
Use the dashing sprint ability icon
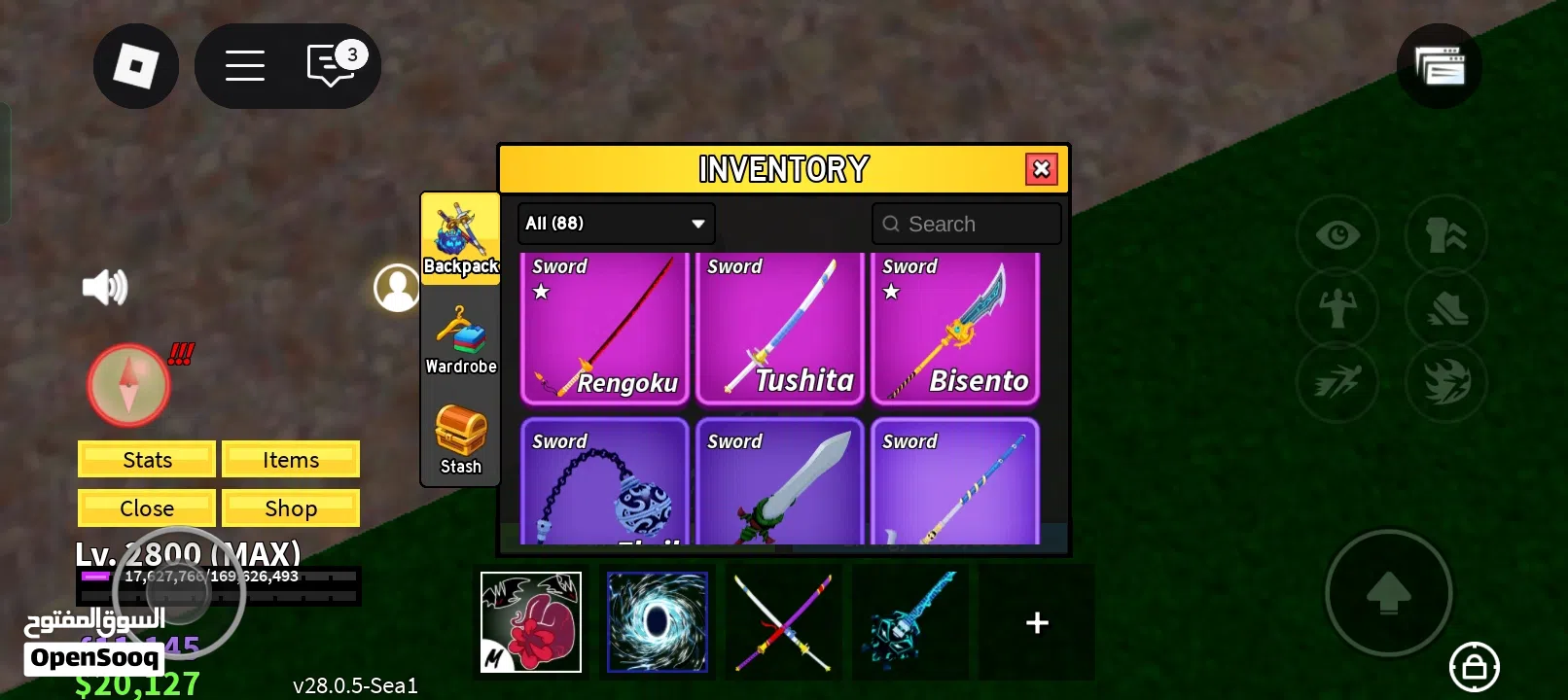pyautogui.click(x=1337, y=382)
